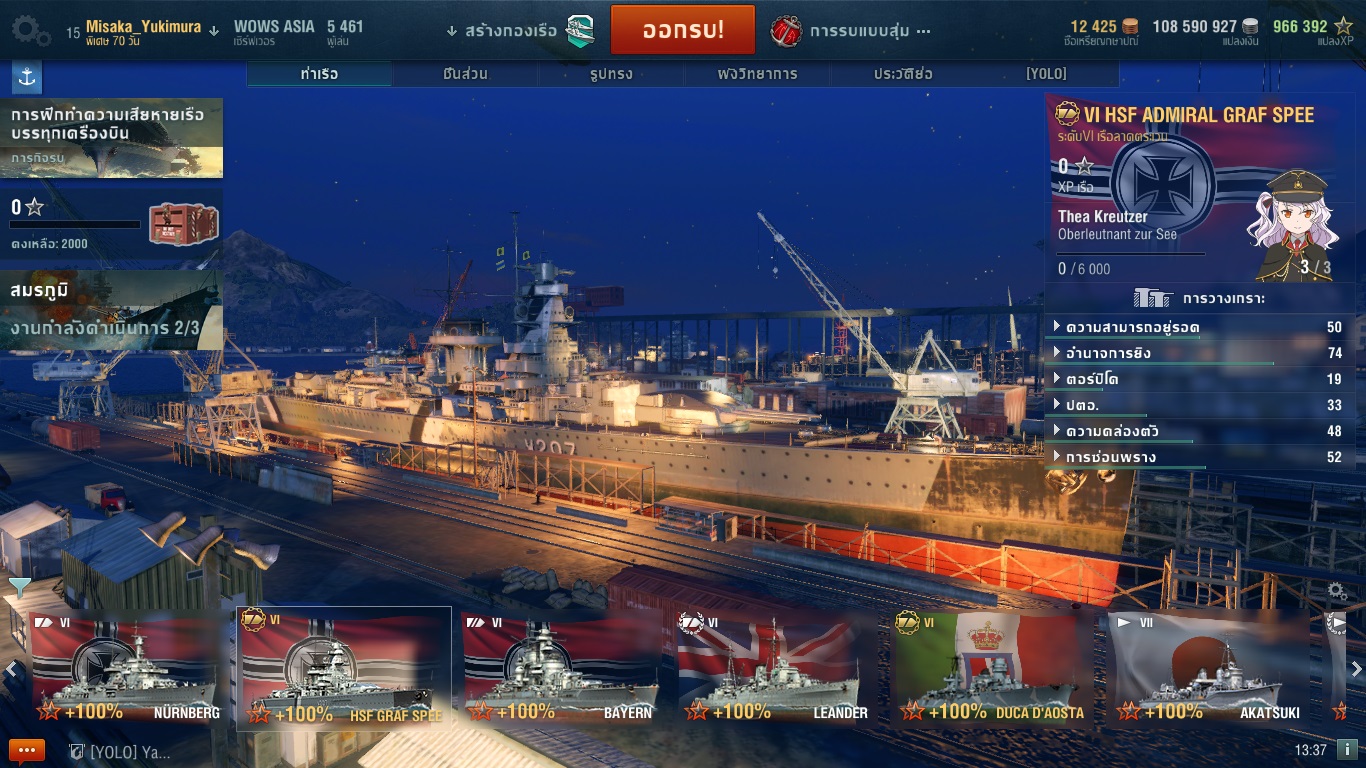This screenshot has height=768, width=1366.
Task: Switch to the tech tree tab
Action: pyautogui.click(x=757, y=74)
